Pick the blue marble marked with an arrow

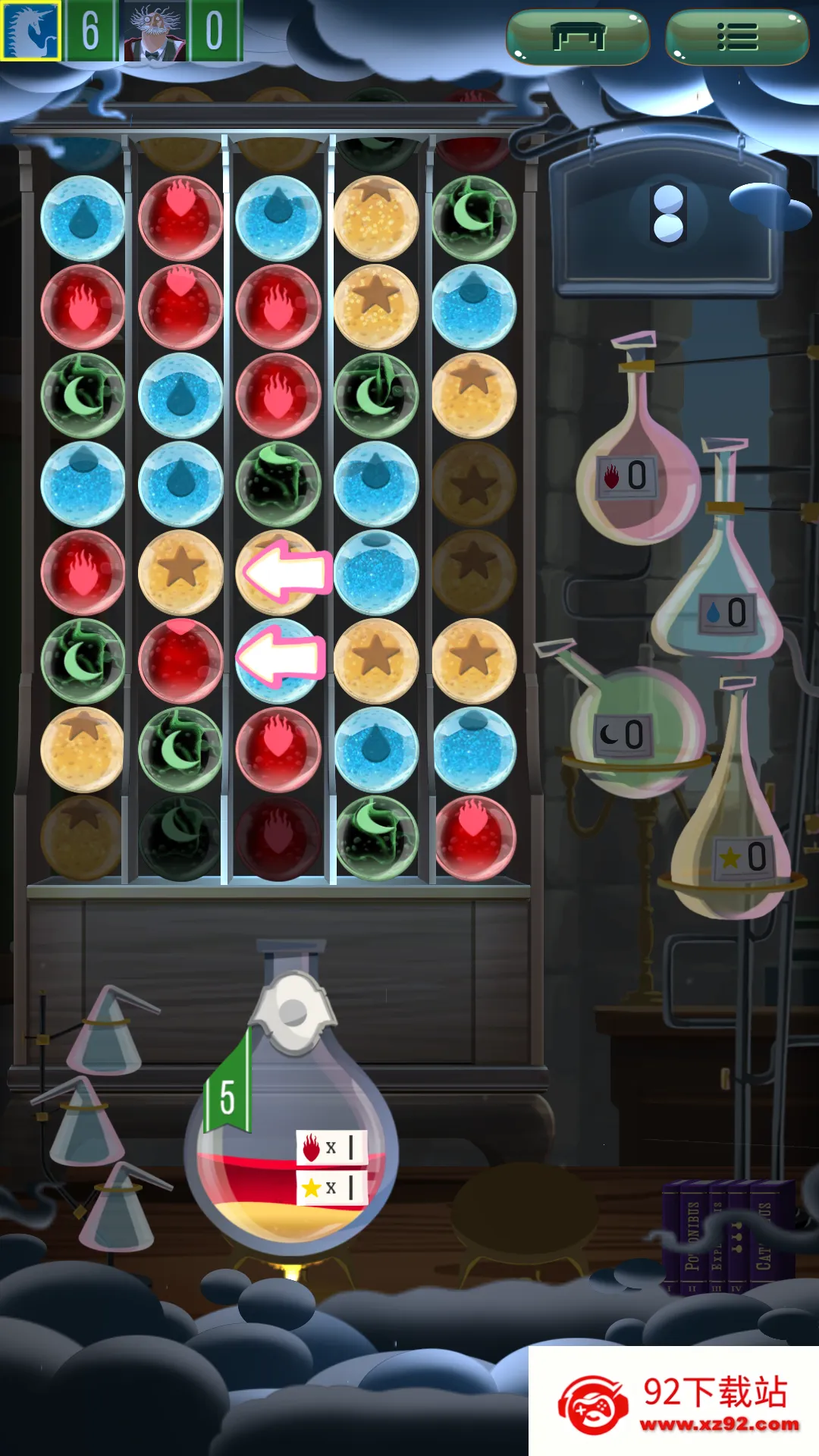(x=278, y=660)
